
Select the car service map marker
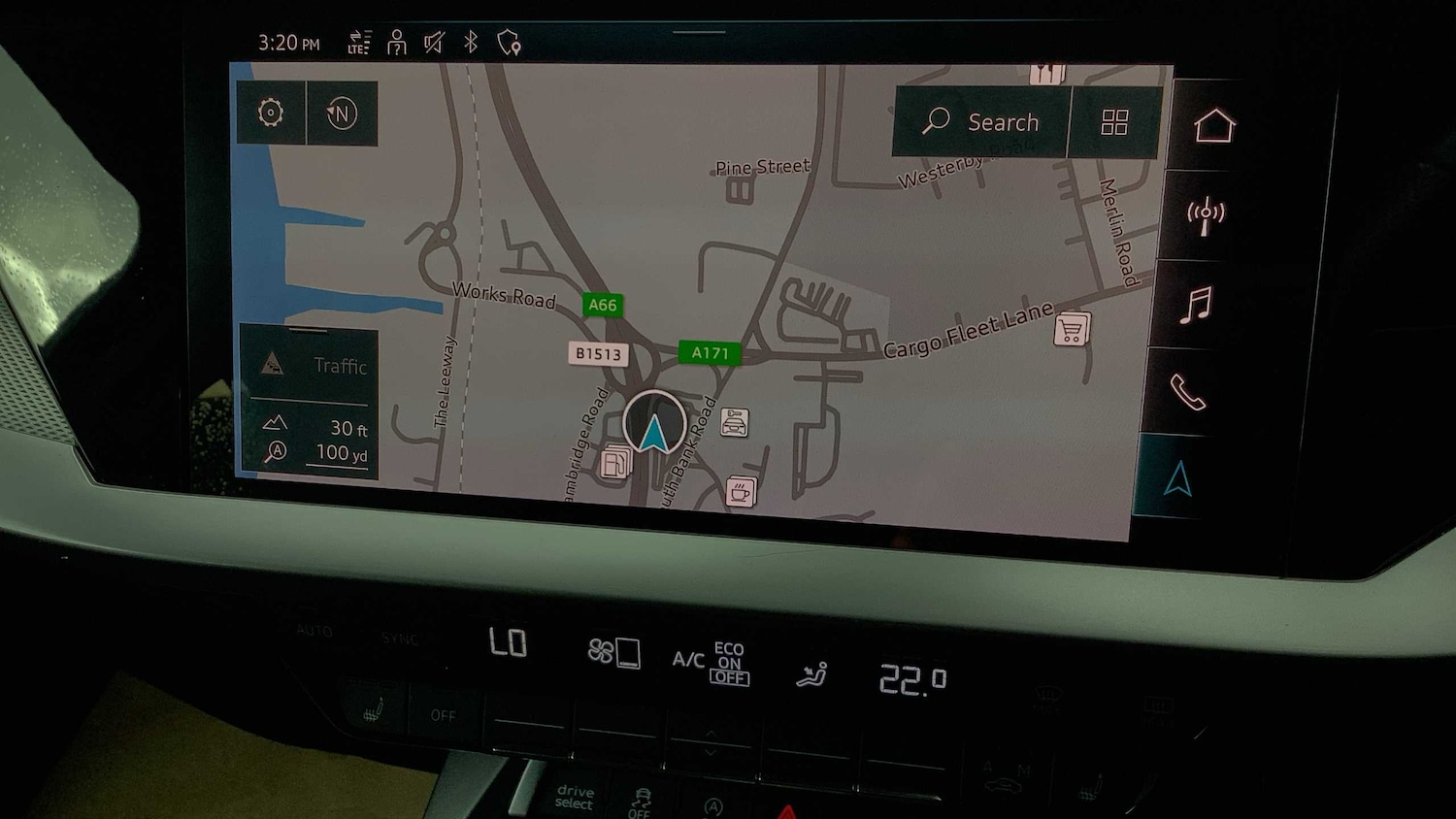point(735,422)
